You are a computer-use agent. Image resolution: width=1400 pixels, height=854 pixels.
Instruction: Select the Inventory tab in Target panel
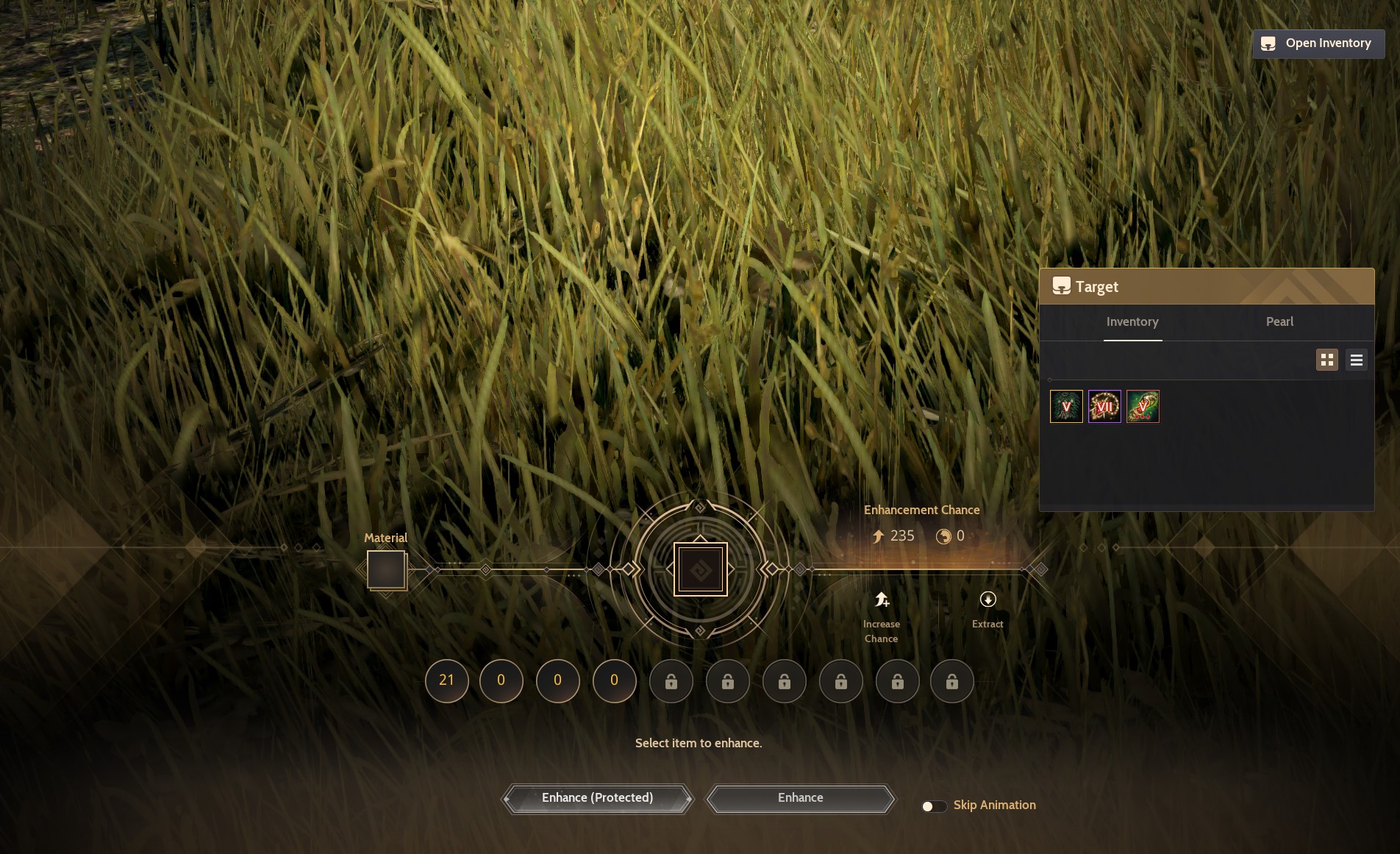[x=1132, y=322]
